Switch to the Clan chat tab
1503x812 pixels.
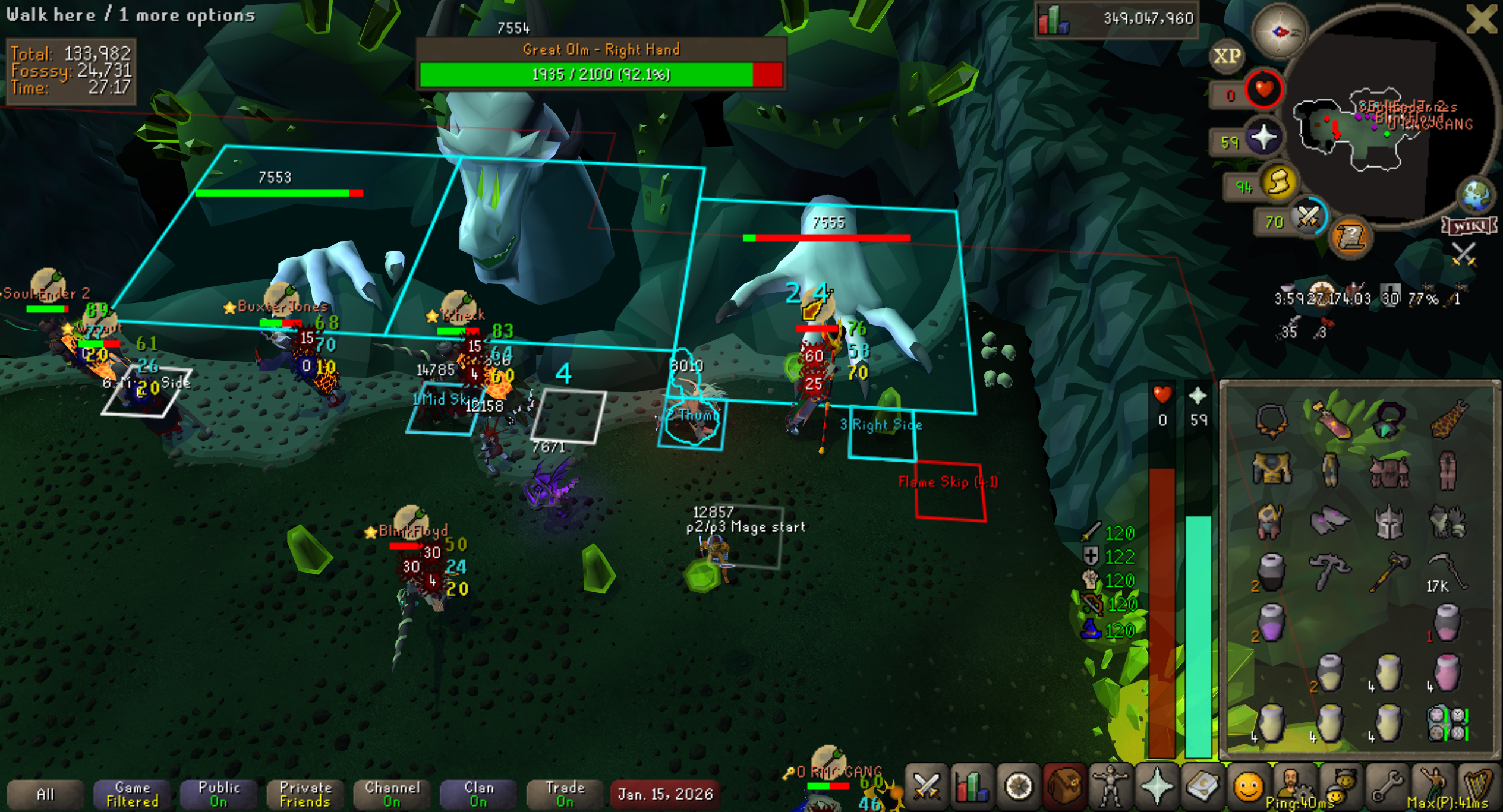tap(478, 794)
